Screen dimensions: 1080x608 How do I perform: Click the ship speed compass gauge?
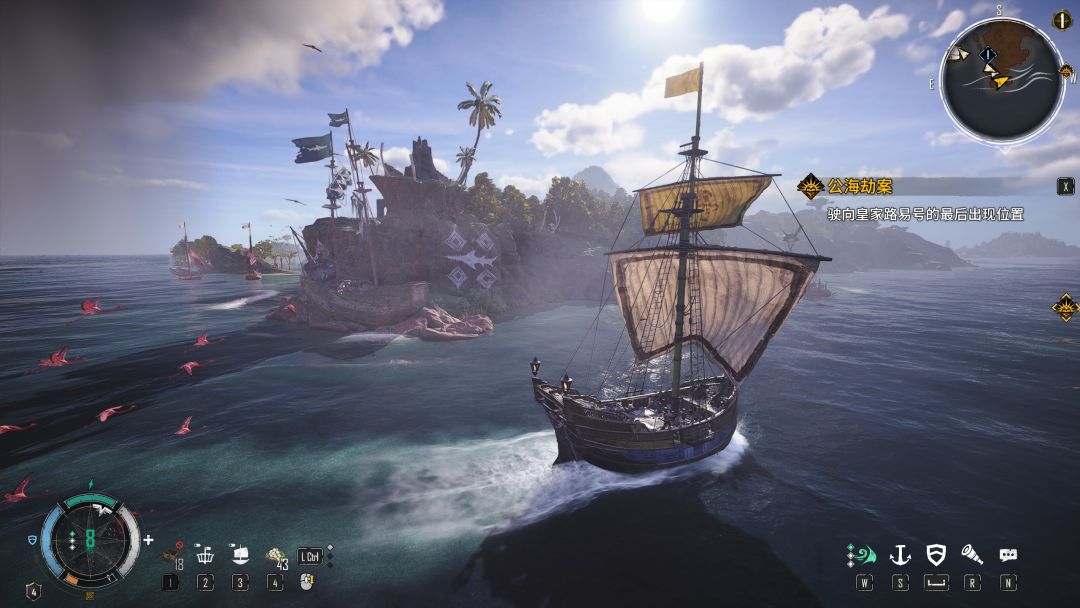click(x=90, y=540)
